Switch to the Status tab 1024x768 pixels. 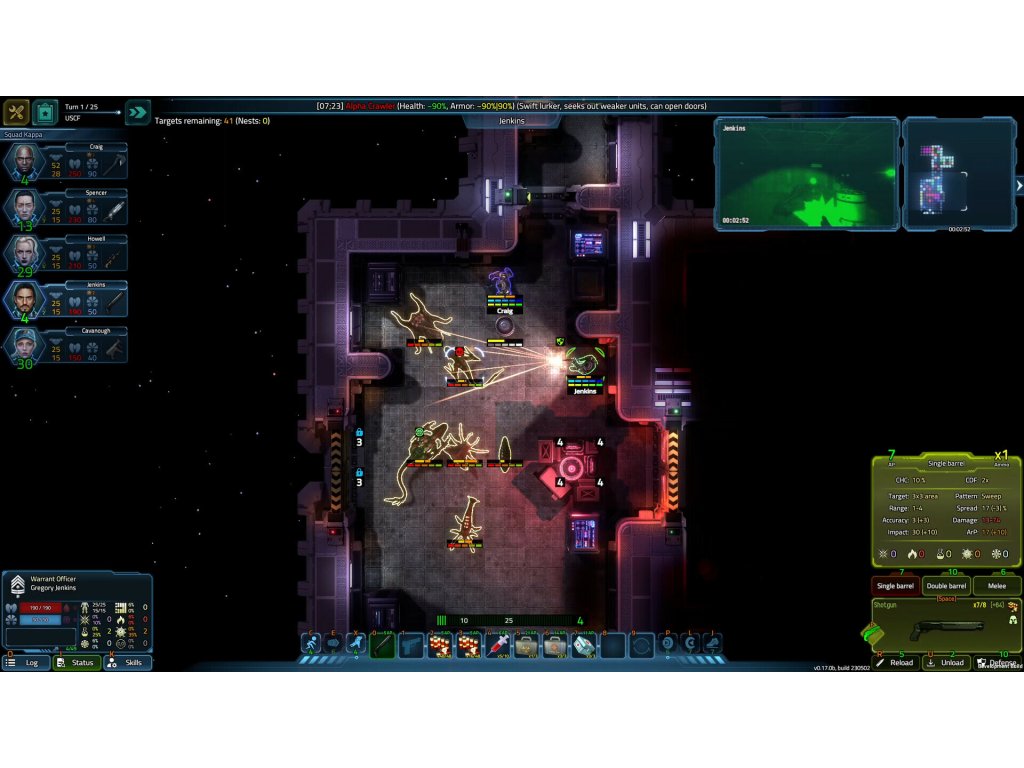(x=77, y=662)
